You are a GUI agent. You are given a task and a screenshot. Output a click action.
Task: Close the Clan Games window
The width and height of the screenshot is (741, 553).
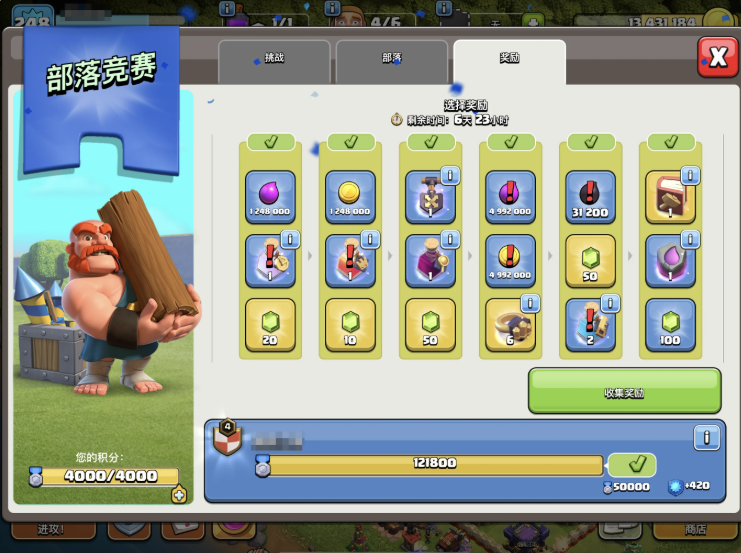(x=717, y=57)
